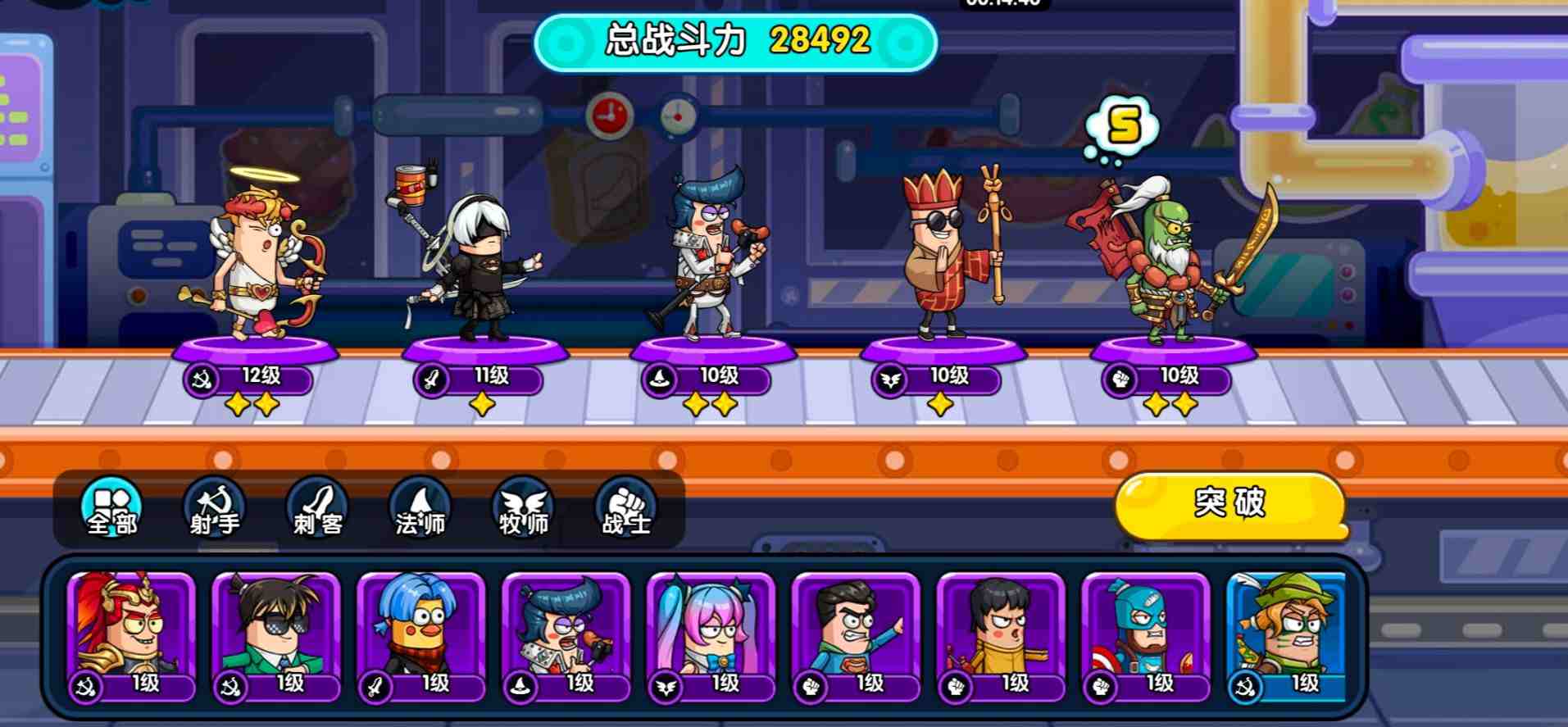Pick the sunglasses hero in green suit

point(276,637)
